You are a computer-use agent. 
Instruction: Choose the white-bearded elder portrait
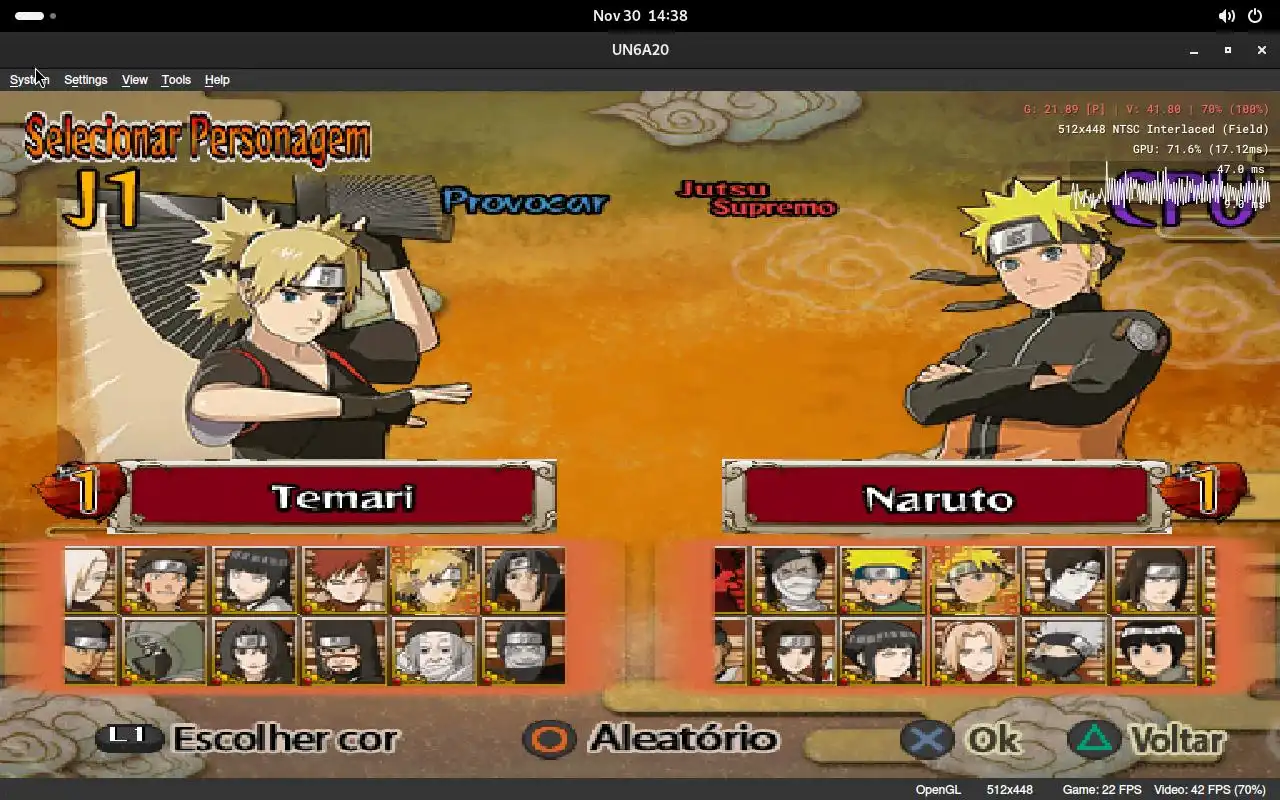point(433,650)
